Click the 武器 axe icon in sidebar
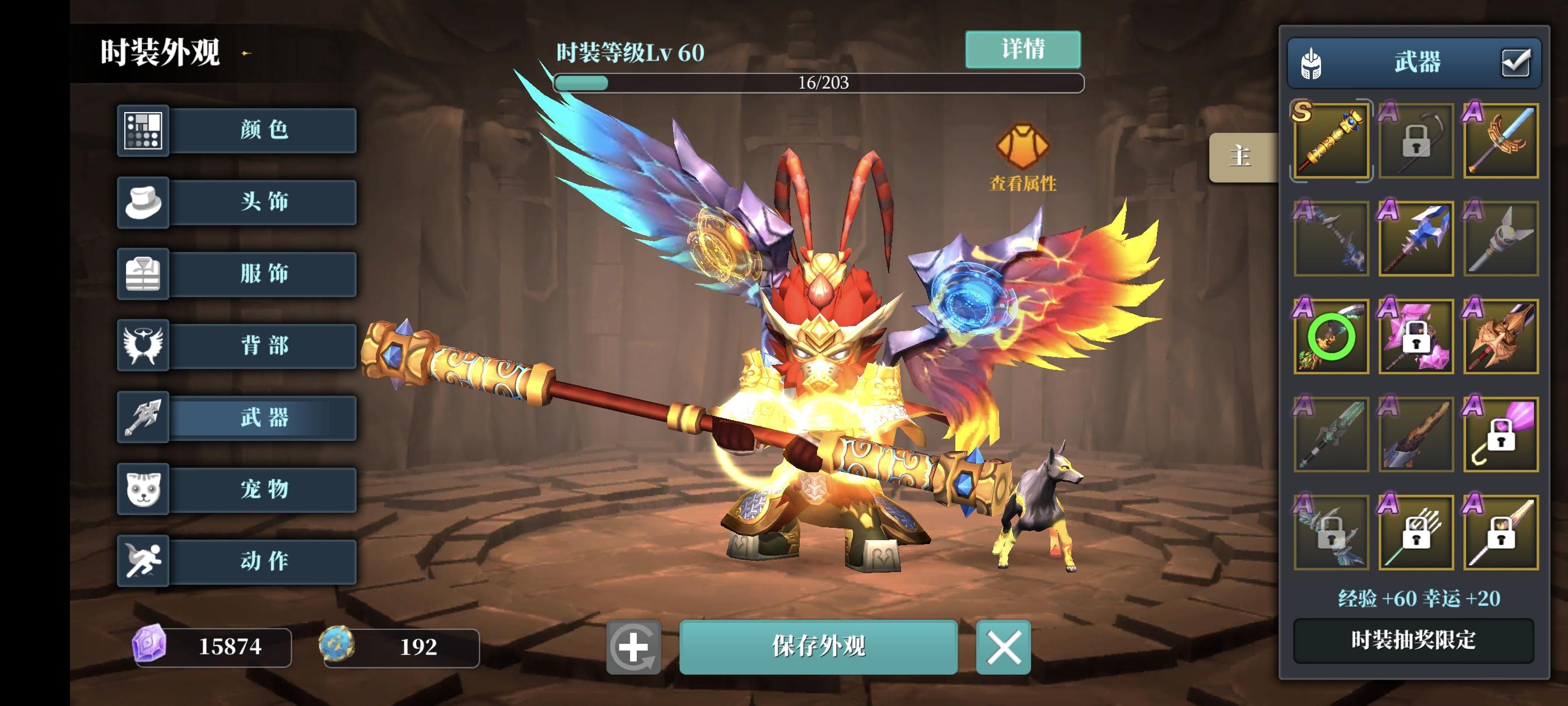 tap(142, 419)
